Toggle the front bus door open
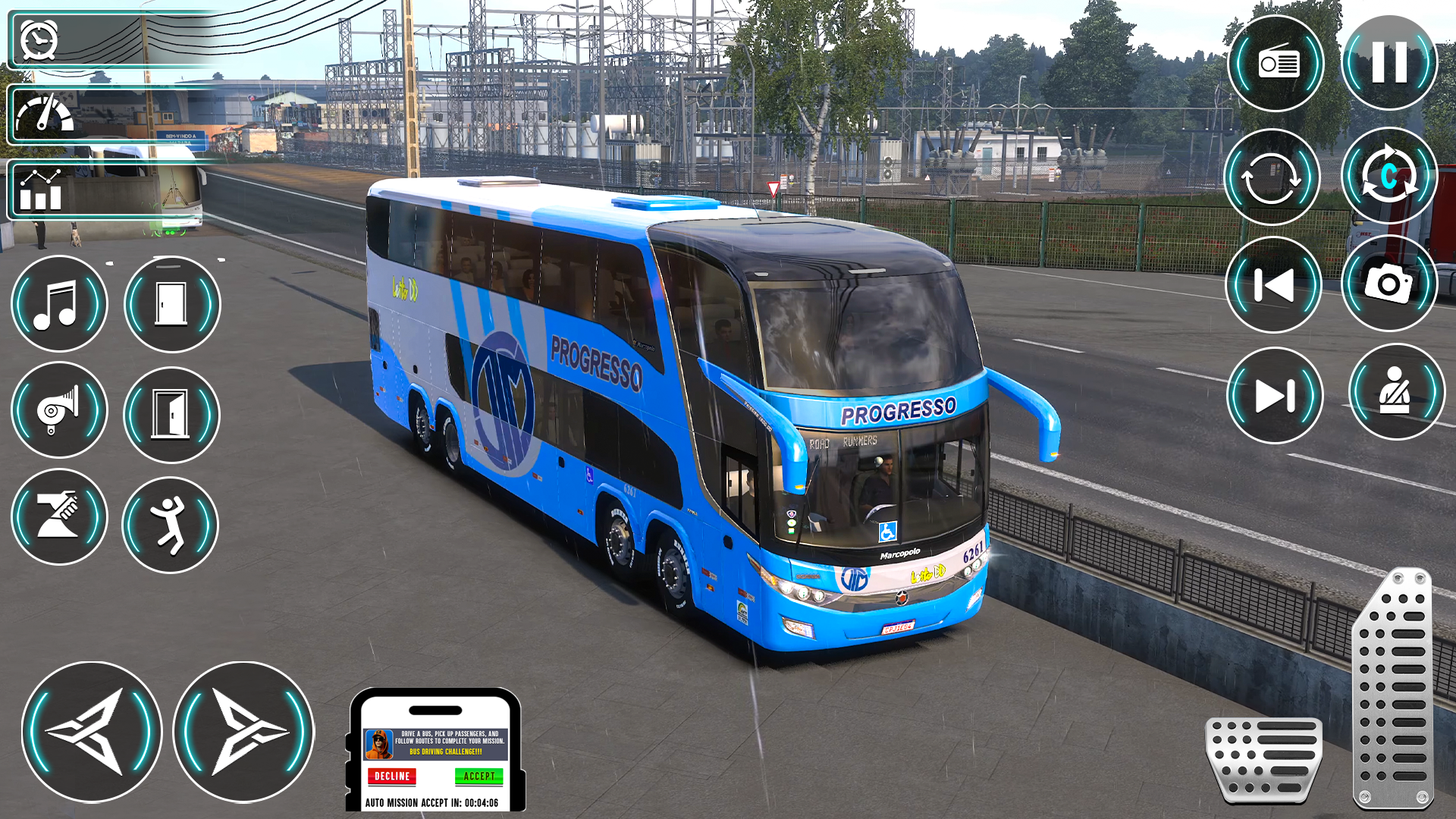The height and width of the screenshot is (819, 1456). 171,303
